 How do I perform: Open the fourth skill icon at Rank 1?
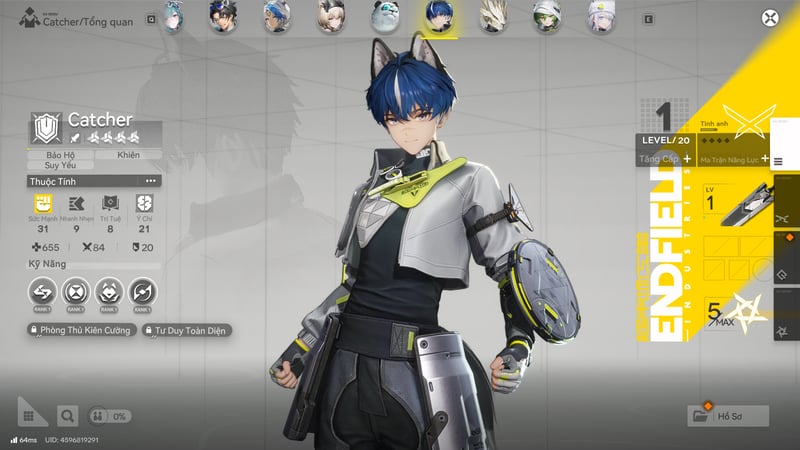point(144,292)
